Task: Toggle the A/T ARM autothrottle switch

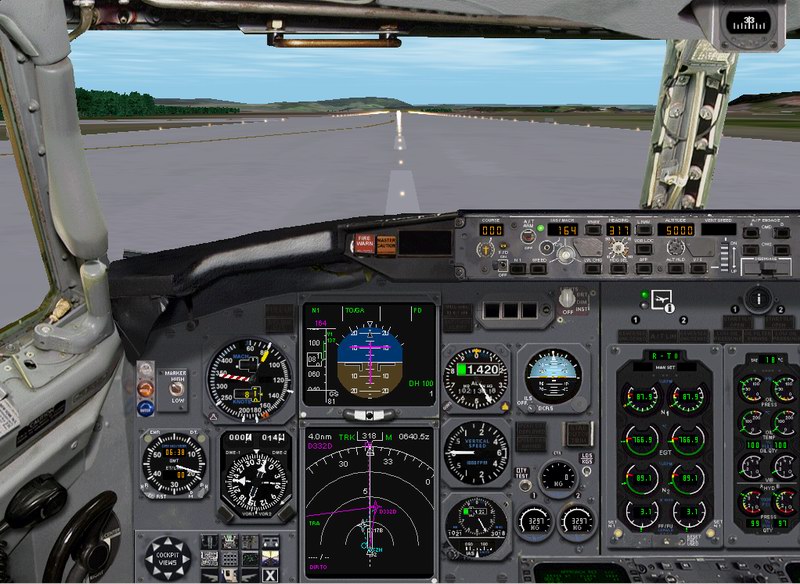Action: 528,236
